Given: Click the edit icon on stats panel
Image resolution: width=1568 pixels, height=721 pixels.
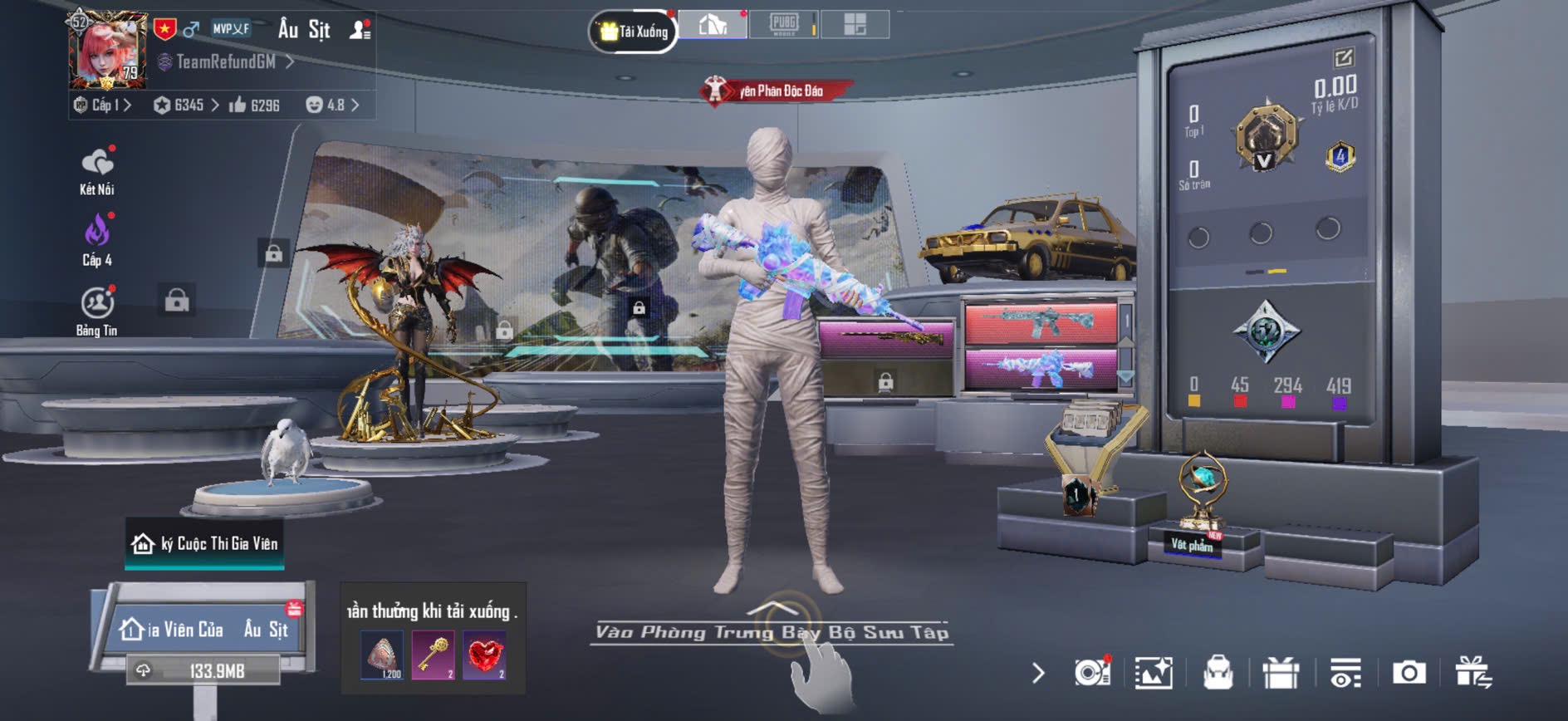Looking at the screenshot, I should click(1343, 57).
